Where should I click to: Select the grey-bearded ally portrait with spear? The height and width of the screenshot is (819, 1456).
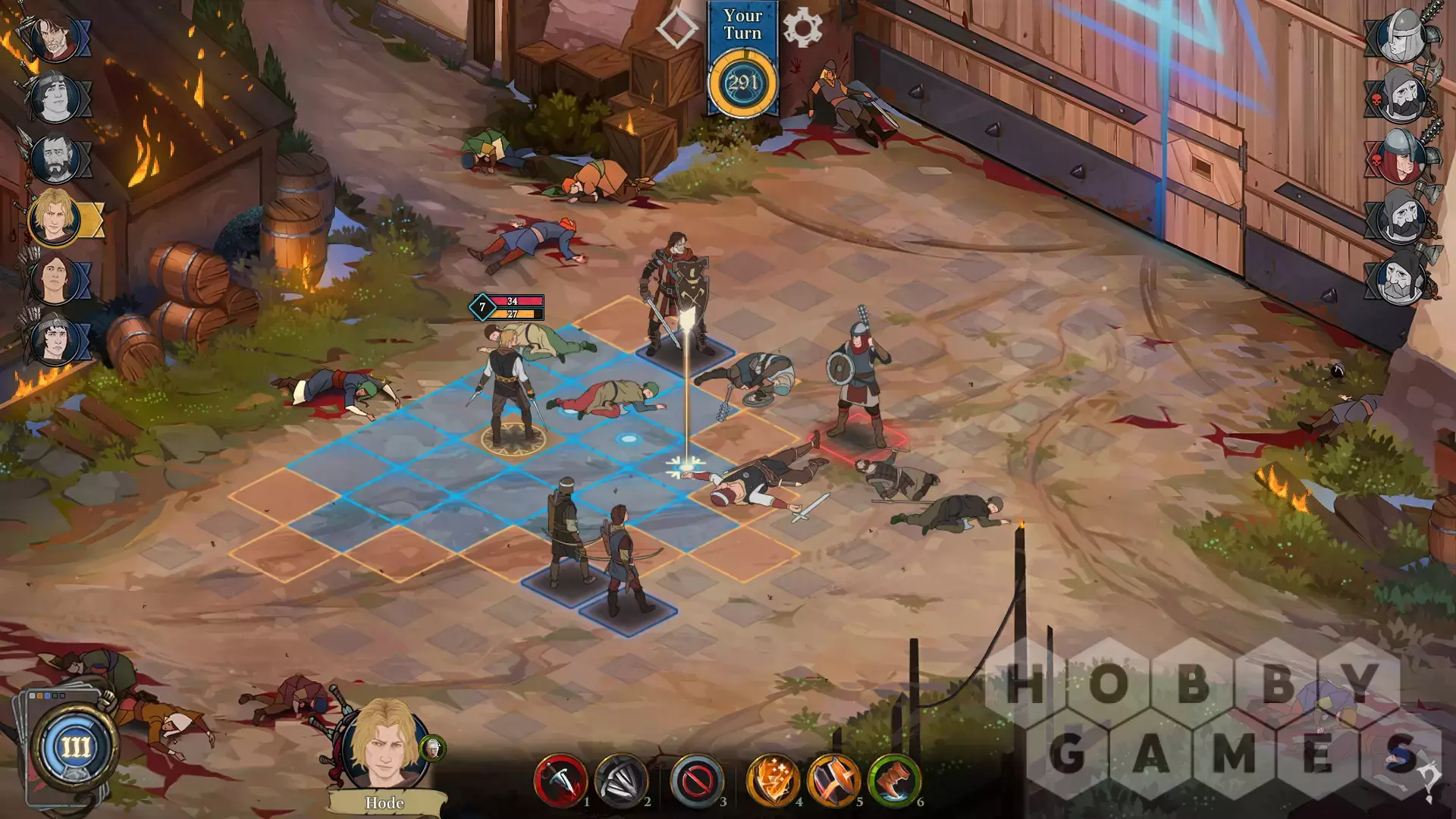coord(55,158)
